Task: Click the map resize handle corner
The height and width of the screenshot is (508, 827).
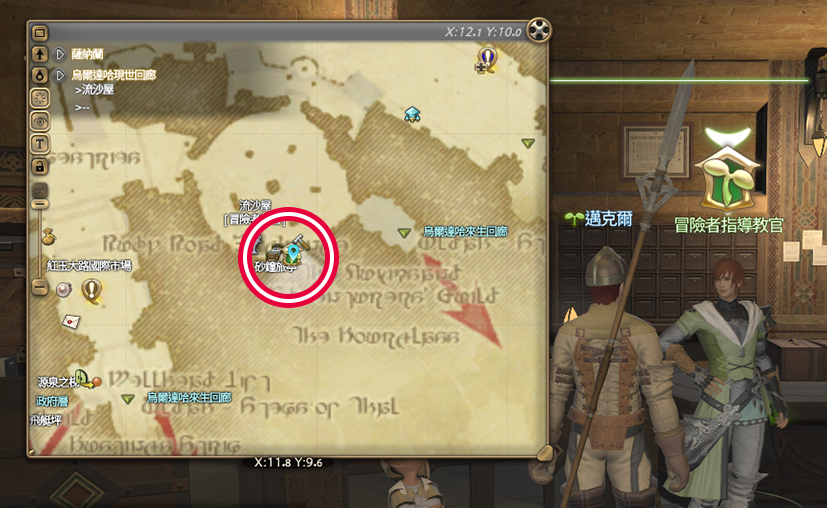Action: point(541,451)
